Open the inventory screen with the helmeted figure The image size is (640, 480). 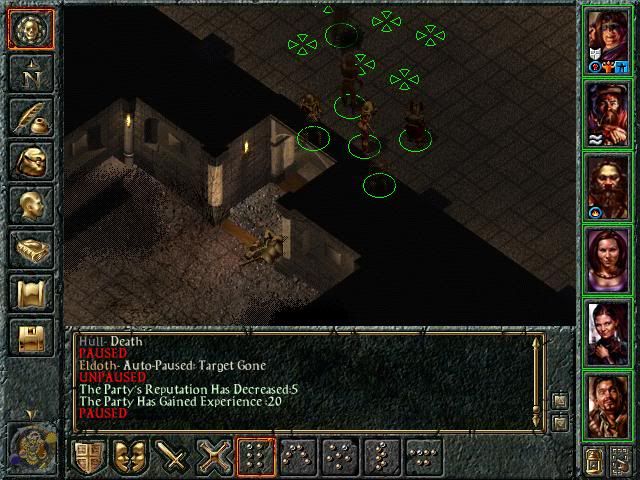[31, 160]
